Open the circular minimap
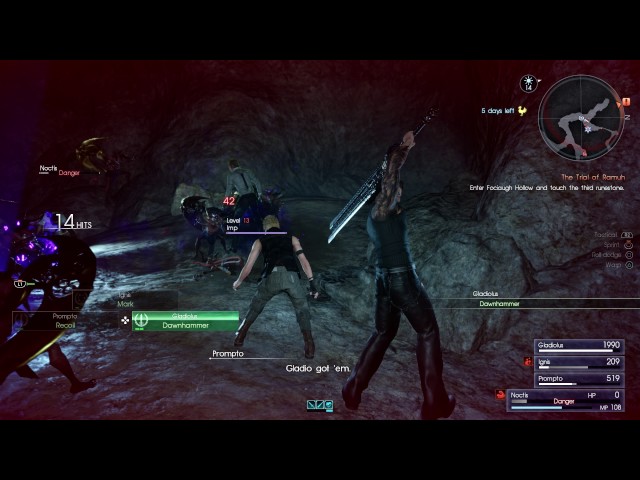This screenshot has width=640, height=480. (x=579, y=117)
